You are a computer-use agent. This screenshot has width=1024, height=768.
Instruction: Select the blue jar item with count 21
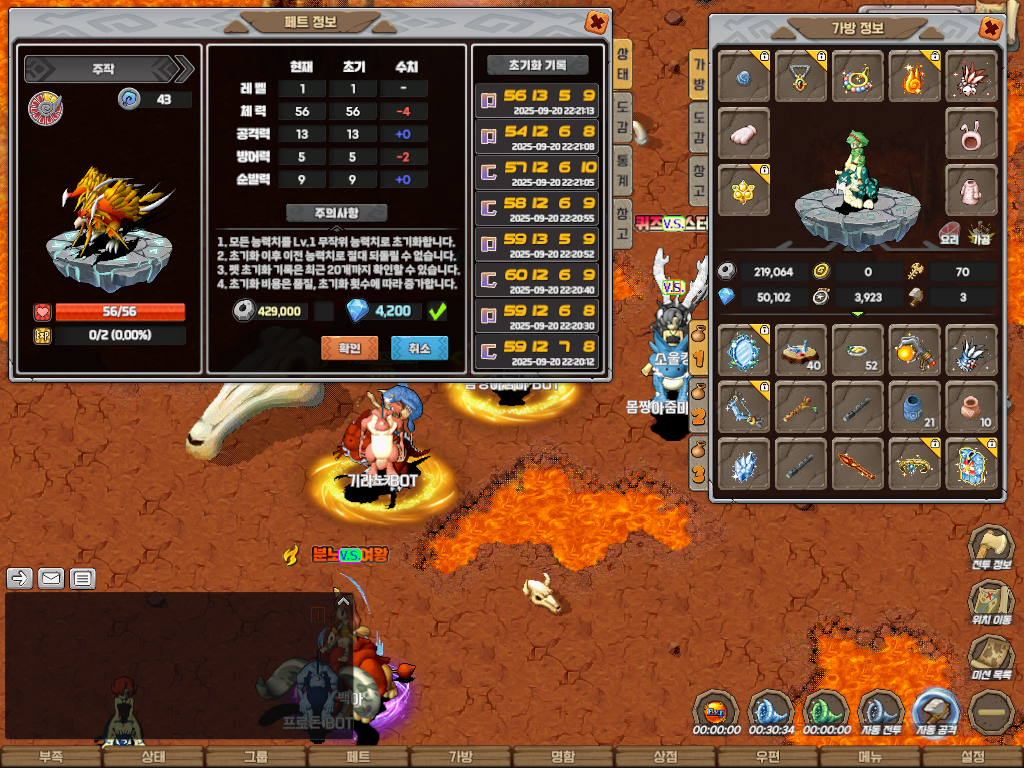[x=914, y=406]
